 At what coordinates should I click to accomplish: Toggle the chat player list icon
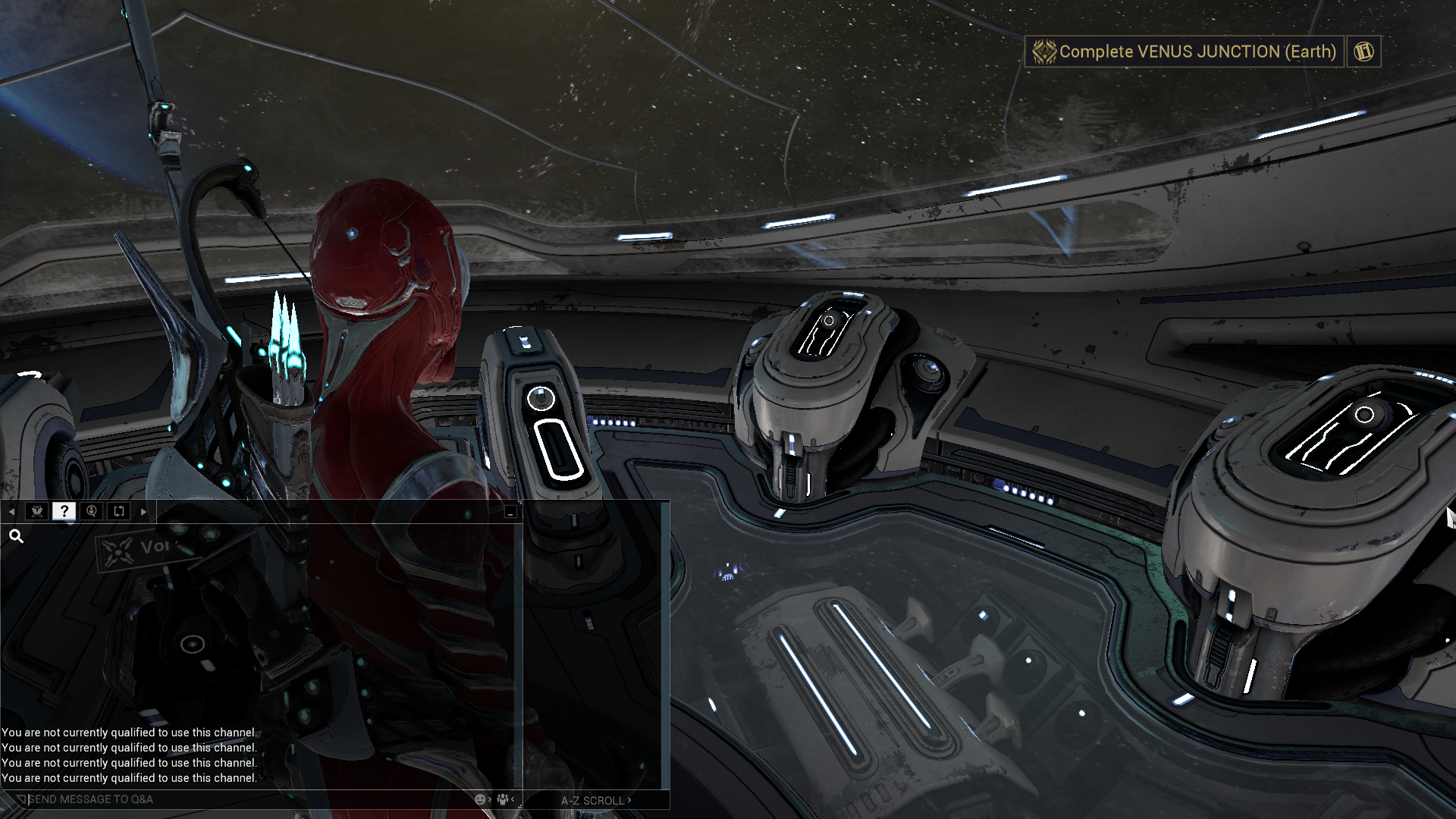[x=502, y=799]
